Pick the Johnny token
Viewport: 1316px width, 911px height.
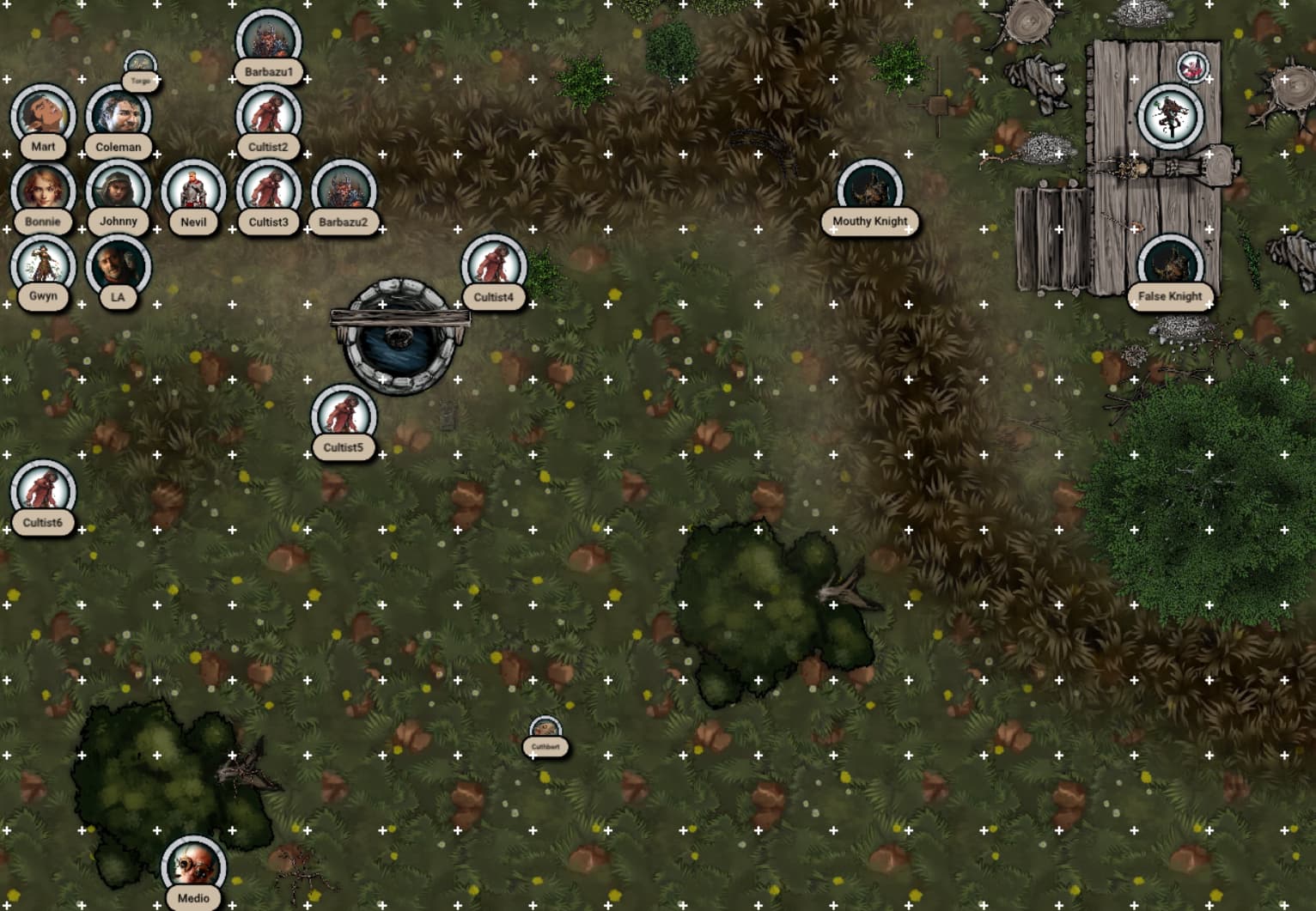pyautogui.click(x=119, y=191)
